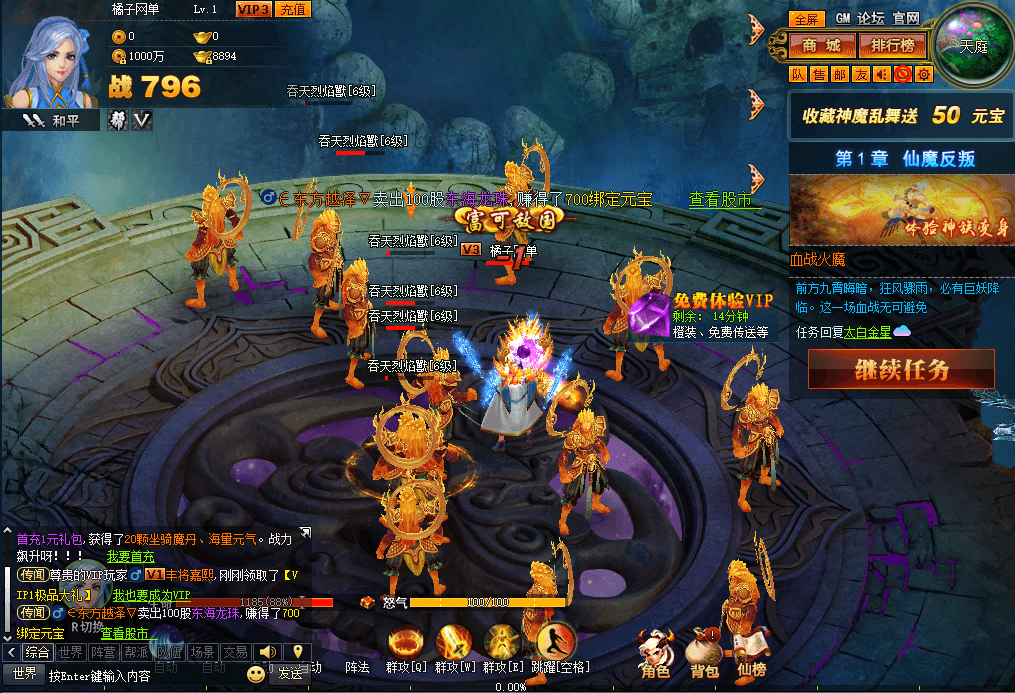The height and width of the screenshot is (693, 1015).
Task: Activate the 跳跃 jump skill
Action: click(556, 645)
